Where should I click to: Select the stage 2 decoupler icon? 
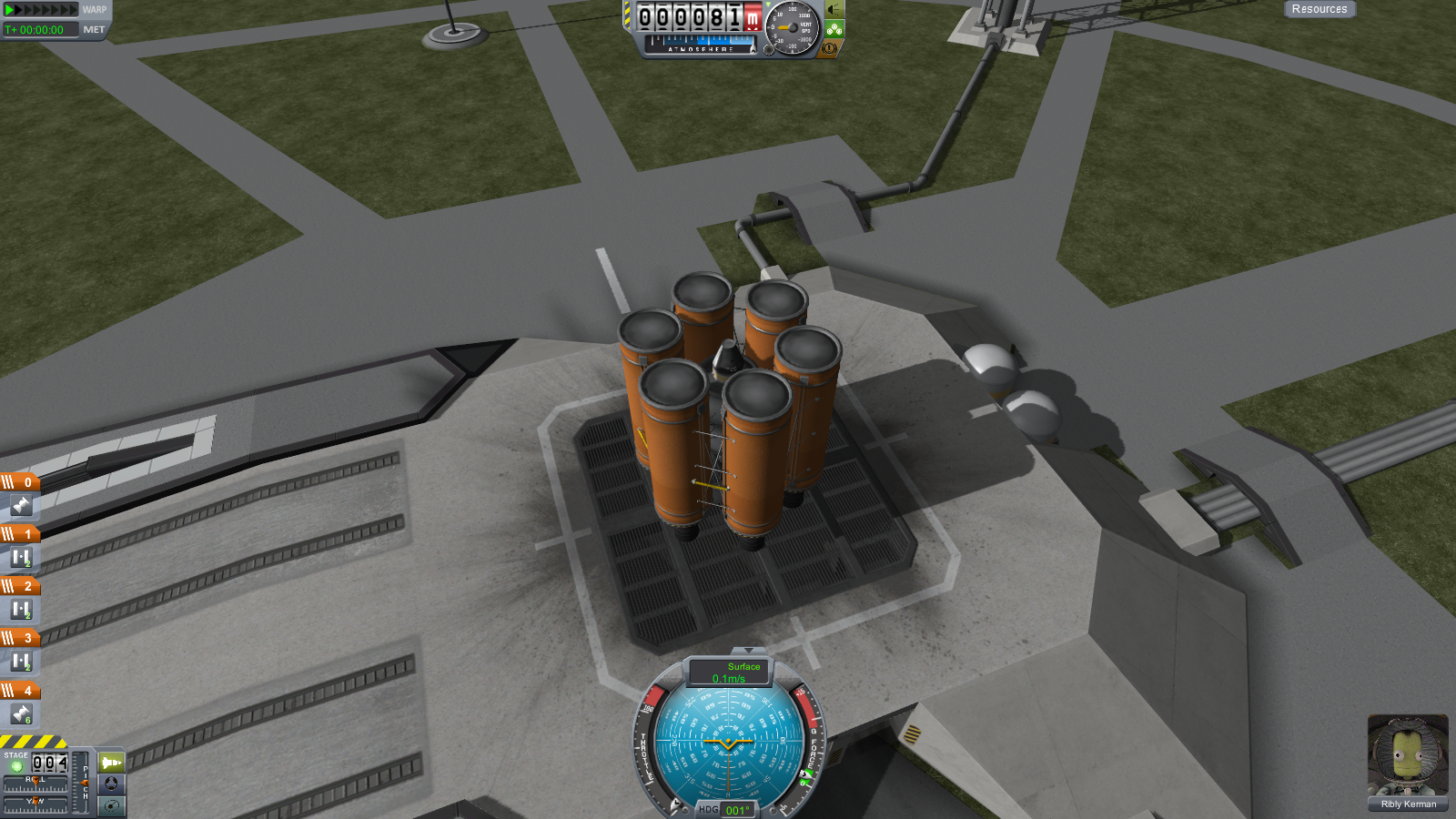click(21, 609)
